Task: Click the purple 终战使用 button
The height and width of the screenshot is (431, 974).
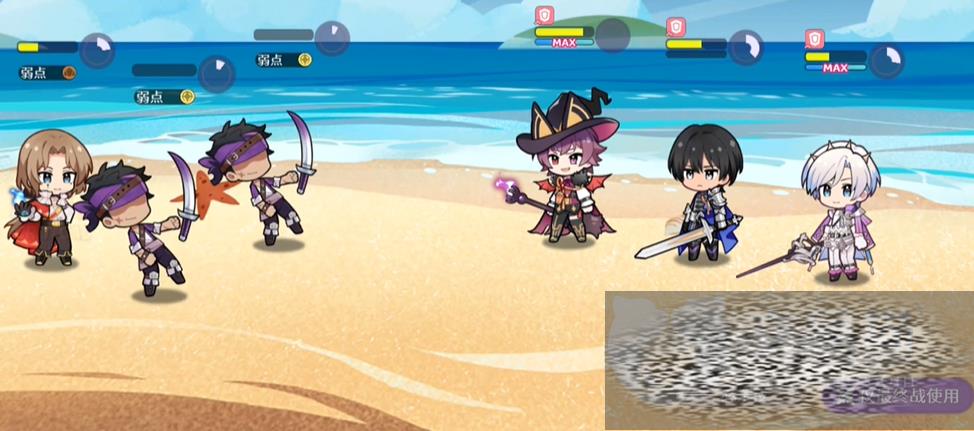Action: click(896, 394)
